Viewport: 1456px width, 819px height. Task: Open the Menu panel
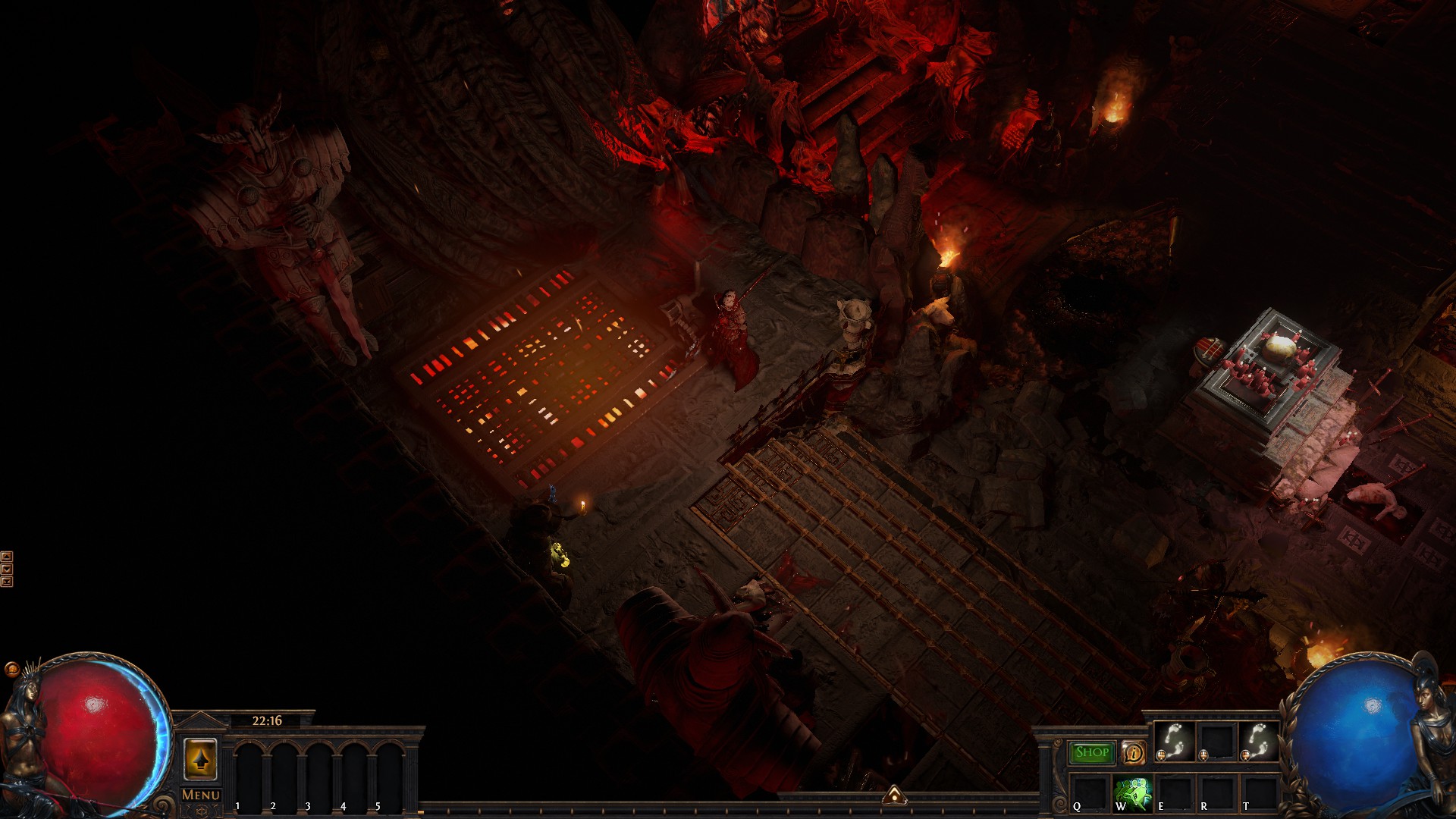click(200, 795)
